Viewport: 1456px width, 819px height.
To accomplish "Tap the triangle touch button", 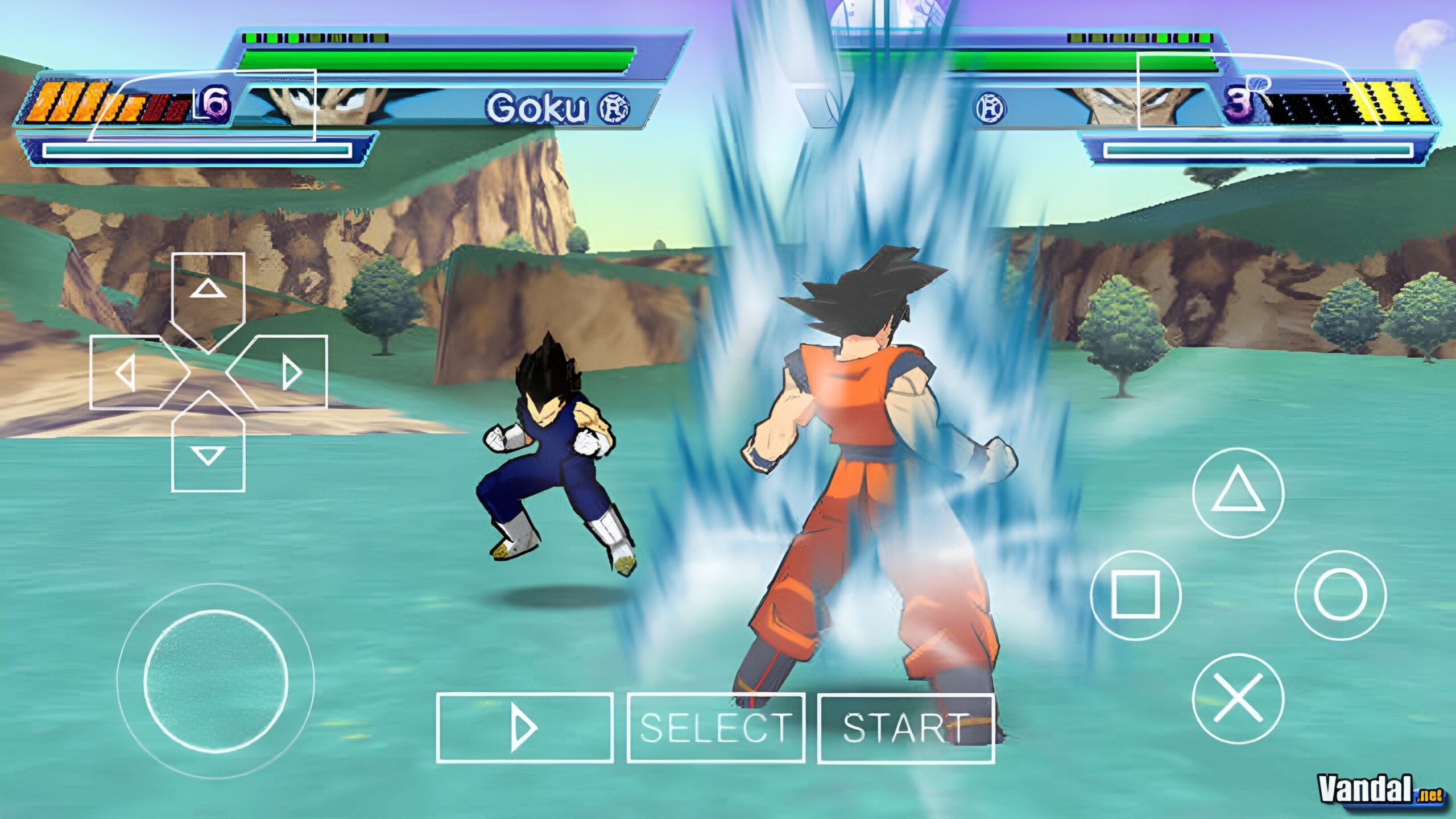I will tap(1238, 493).
